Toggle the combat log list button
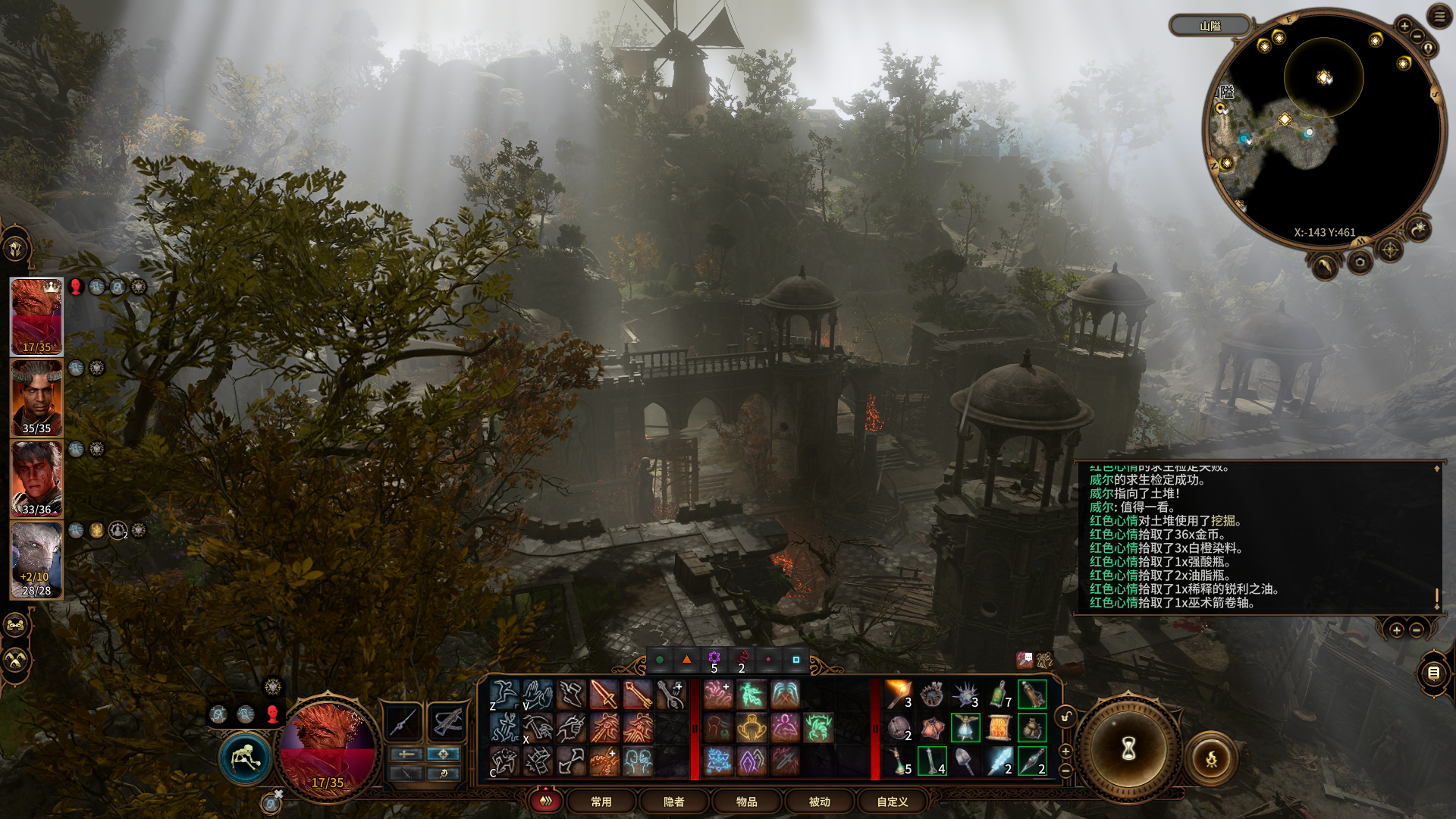 1433,673
